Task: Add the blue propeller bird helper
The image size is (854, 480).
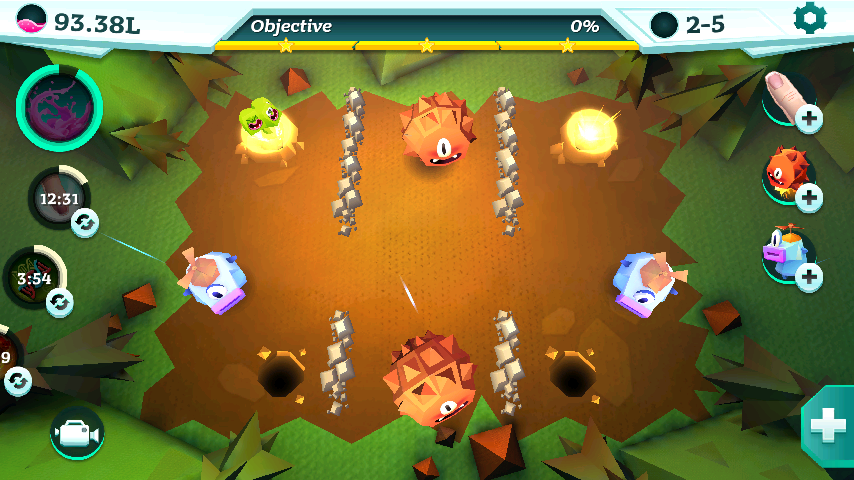Action: tap(808, 276)
